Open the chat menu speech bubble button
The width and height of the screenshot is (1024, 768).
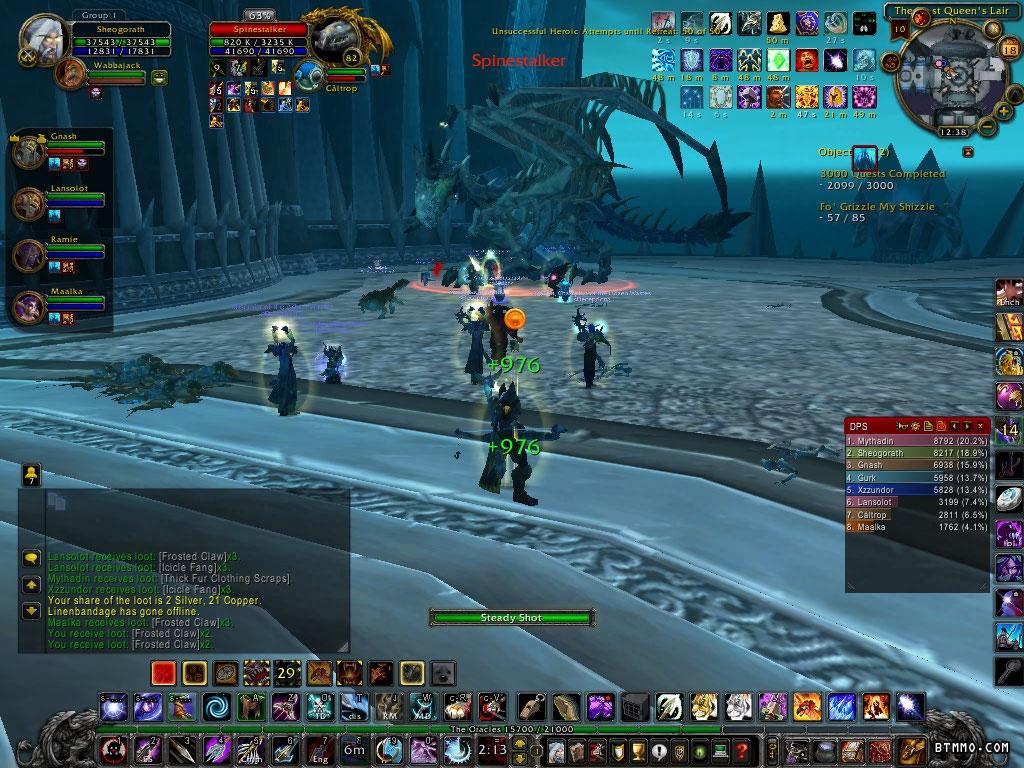tap(31, 558)
